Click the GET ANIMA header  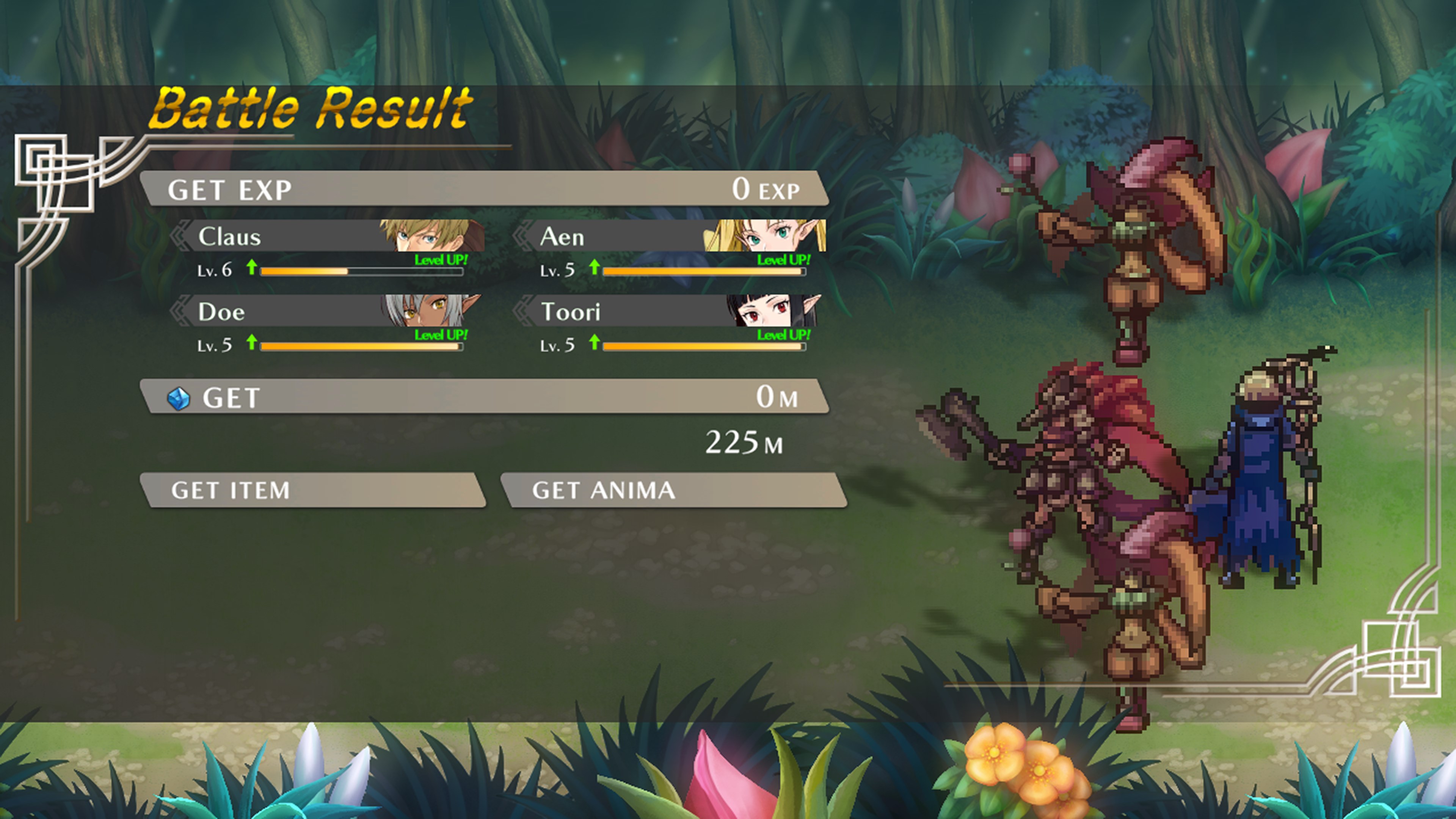(674, 490)
